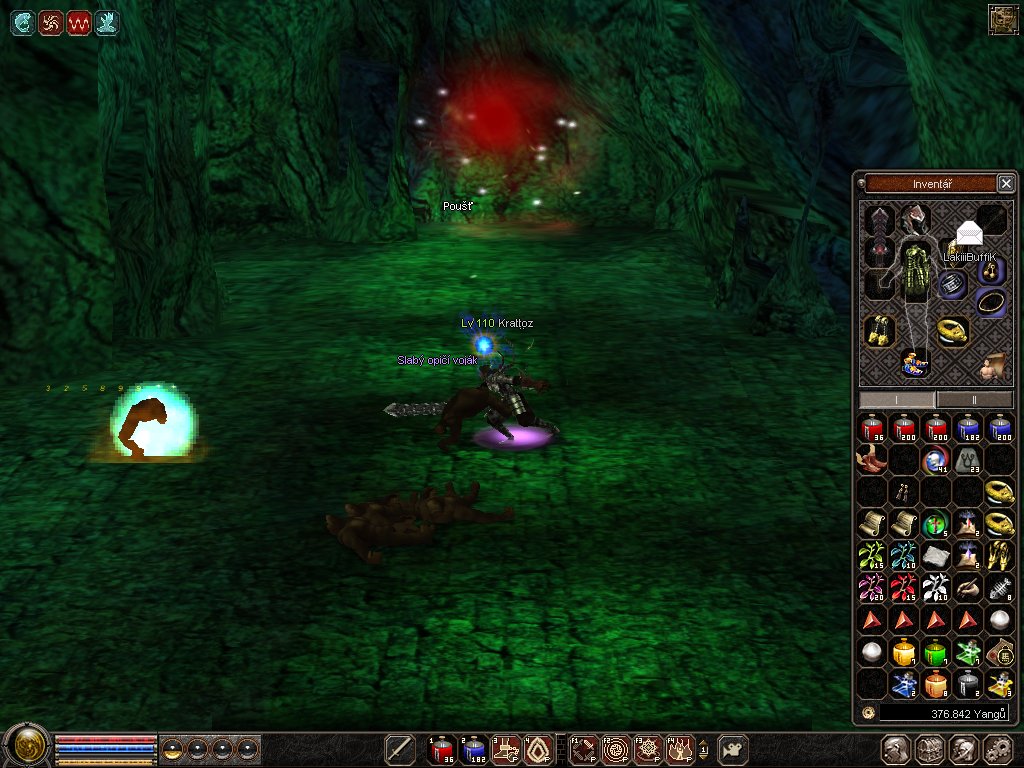Switch to inventory page I
The width and height of the screenshot is (1024, 768).
(897, 400)
